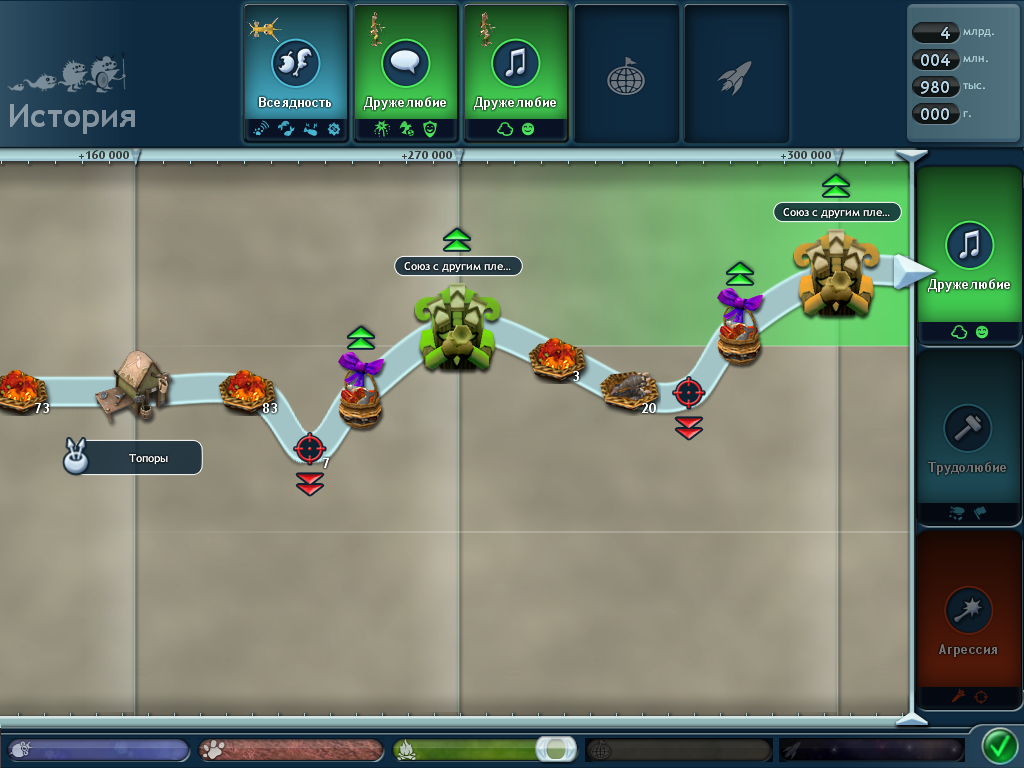Click the red target event marked 7
This screenshot has height=768, width=1024.
click(x=310, y=448)
